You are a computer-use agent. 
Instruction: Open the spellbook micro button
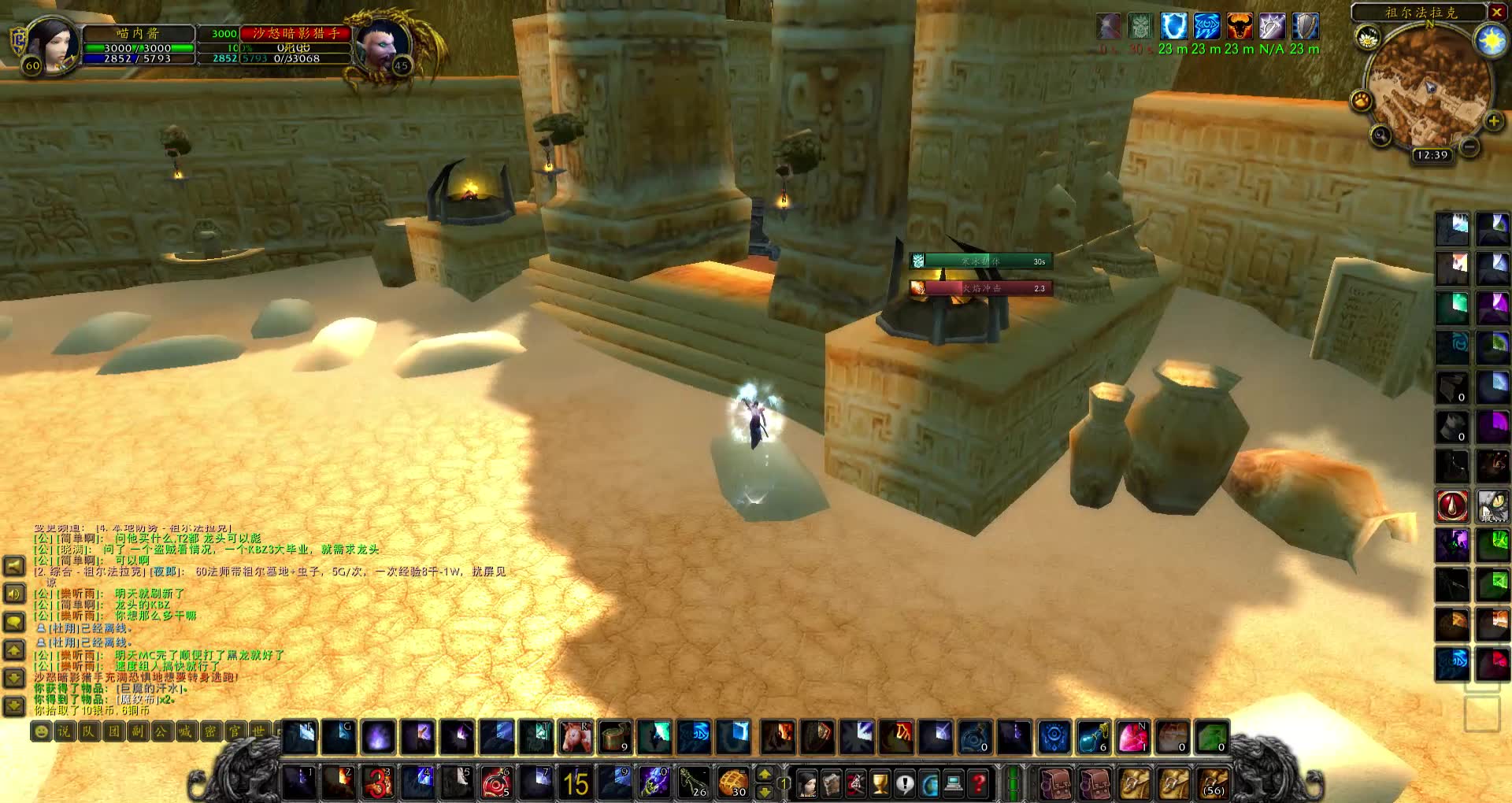pos(832,784)
